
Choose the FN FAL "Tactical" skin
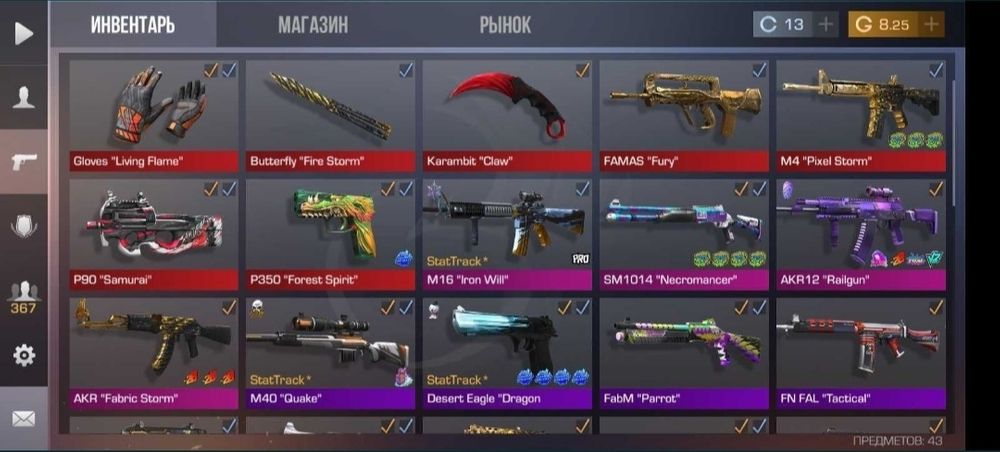pyautogui.click(x=861, y=352)
